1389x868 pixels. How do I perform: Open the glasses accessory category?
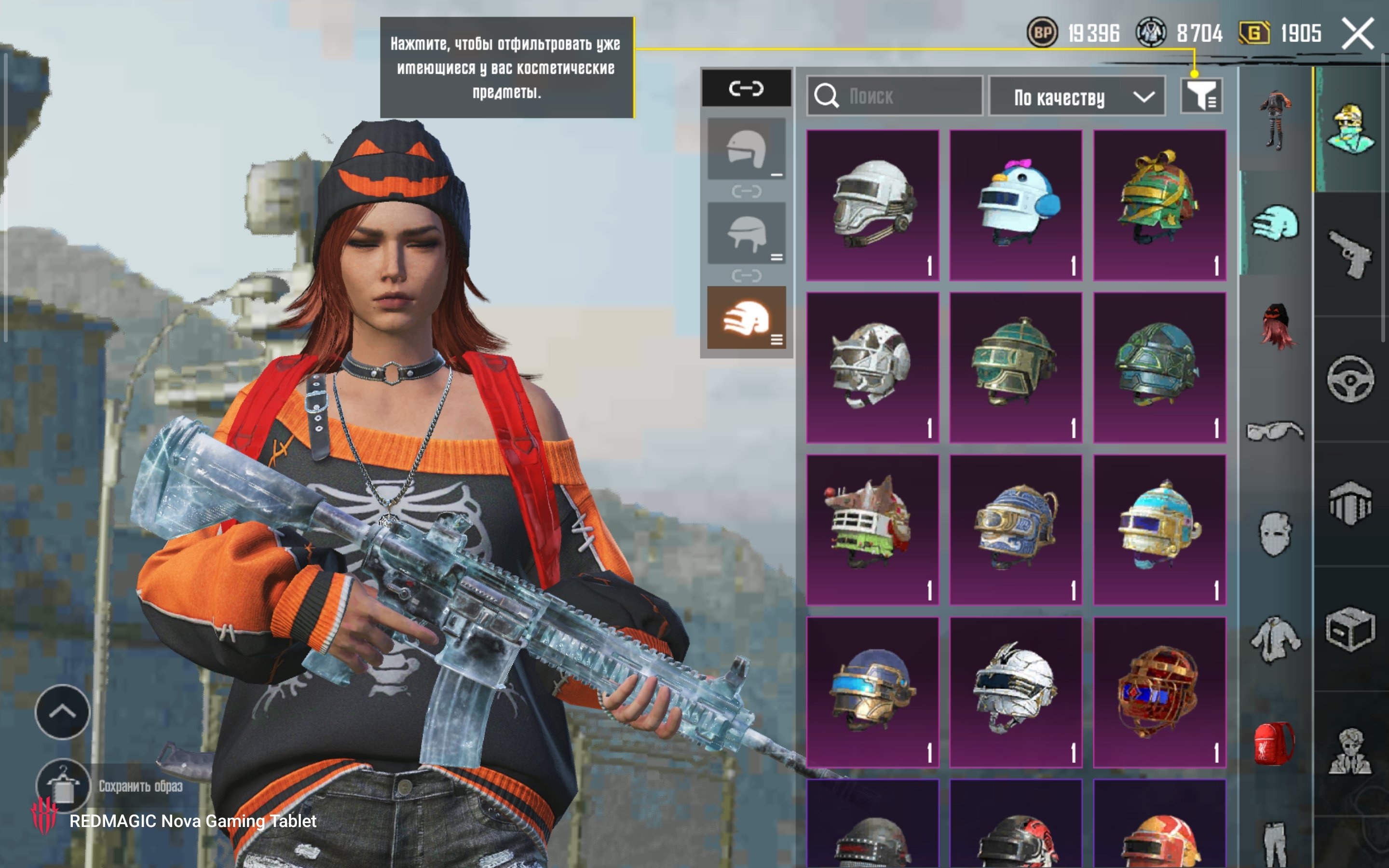coord(1274,431)
